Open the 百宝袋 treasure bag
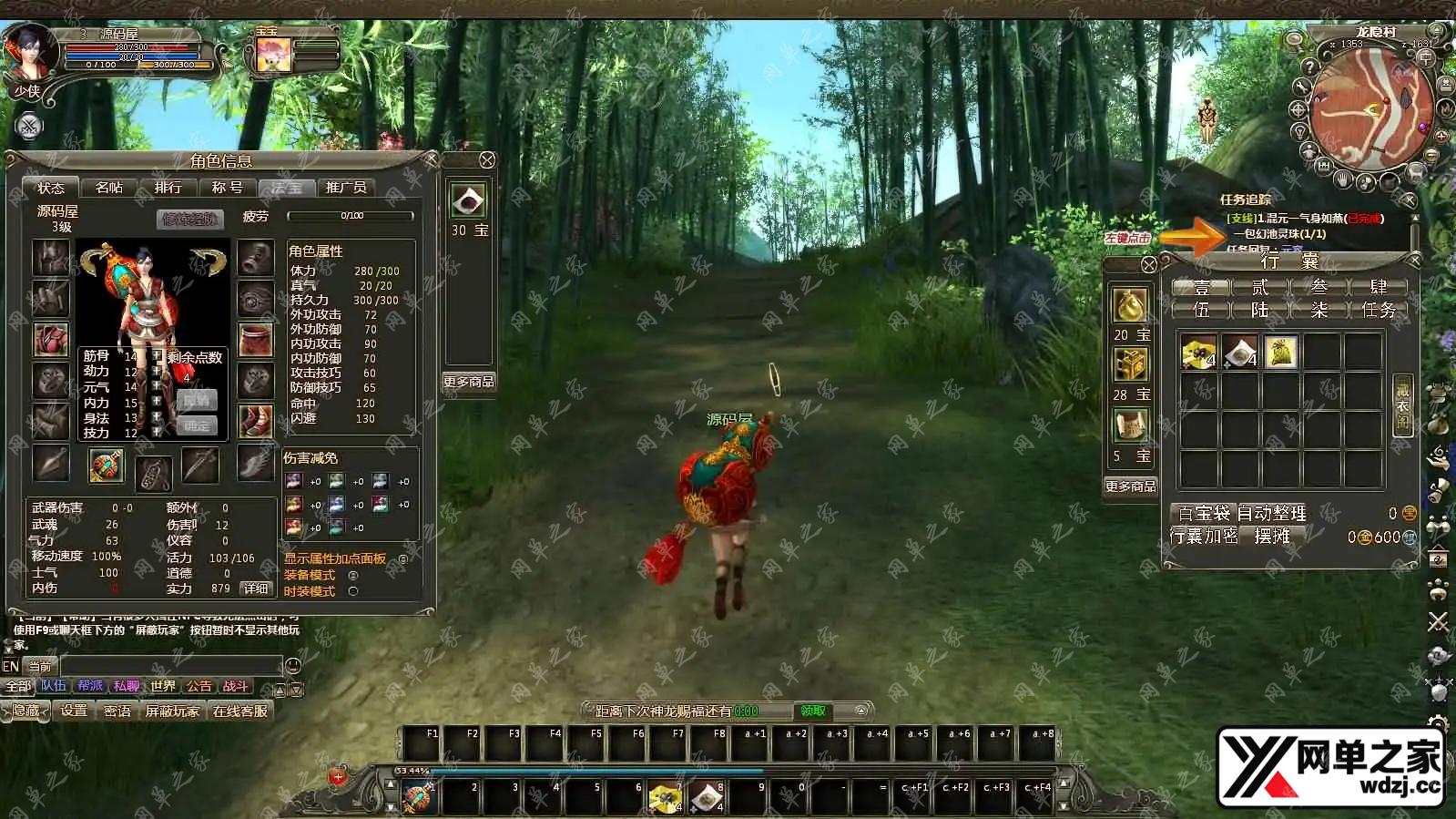 click(1203, 513)
